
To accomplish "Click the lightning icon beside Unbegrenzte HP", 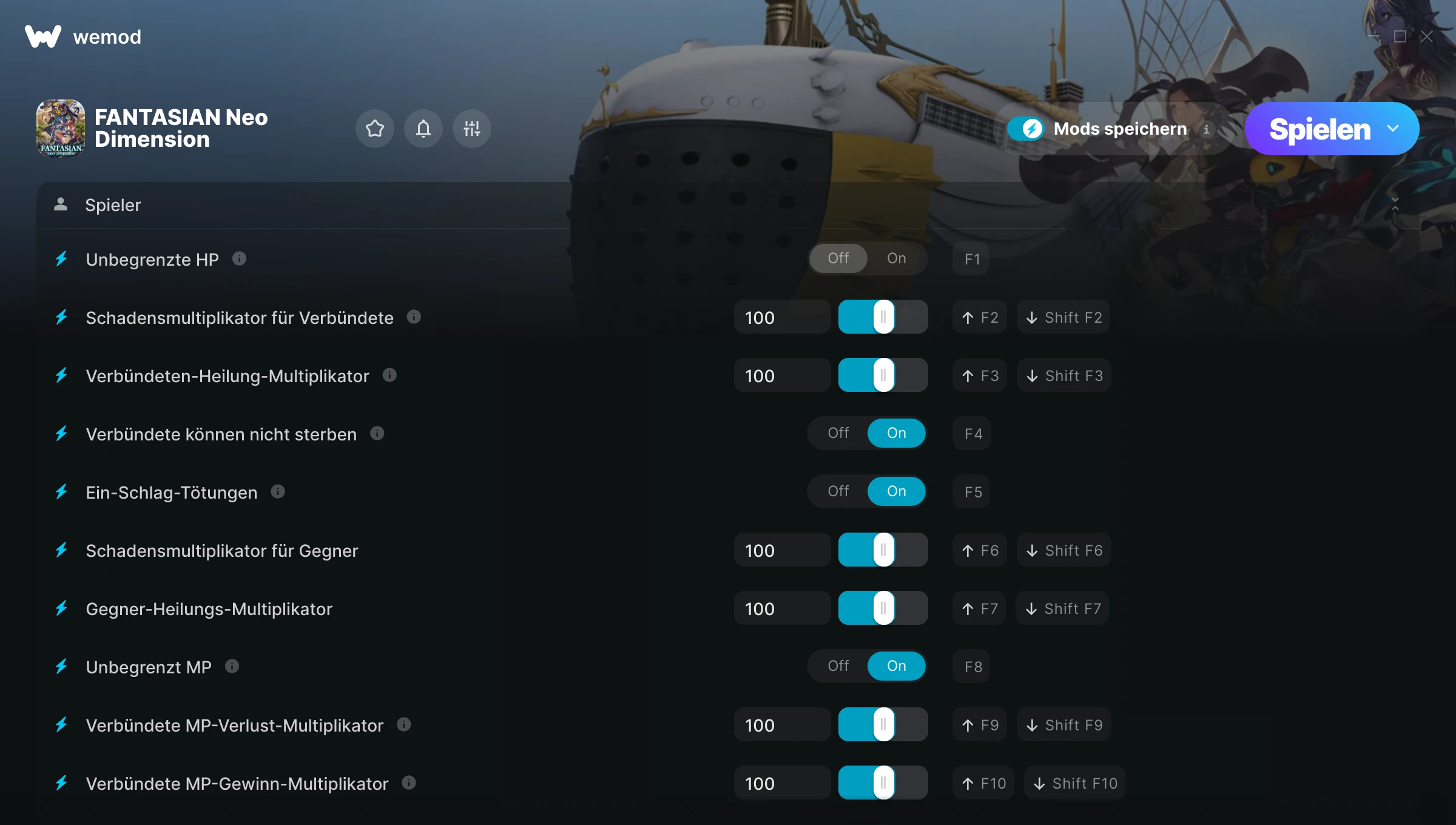I will point(61,259).
